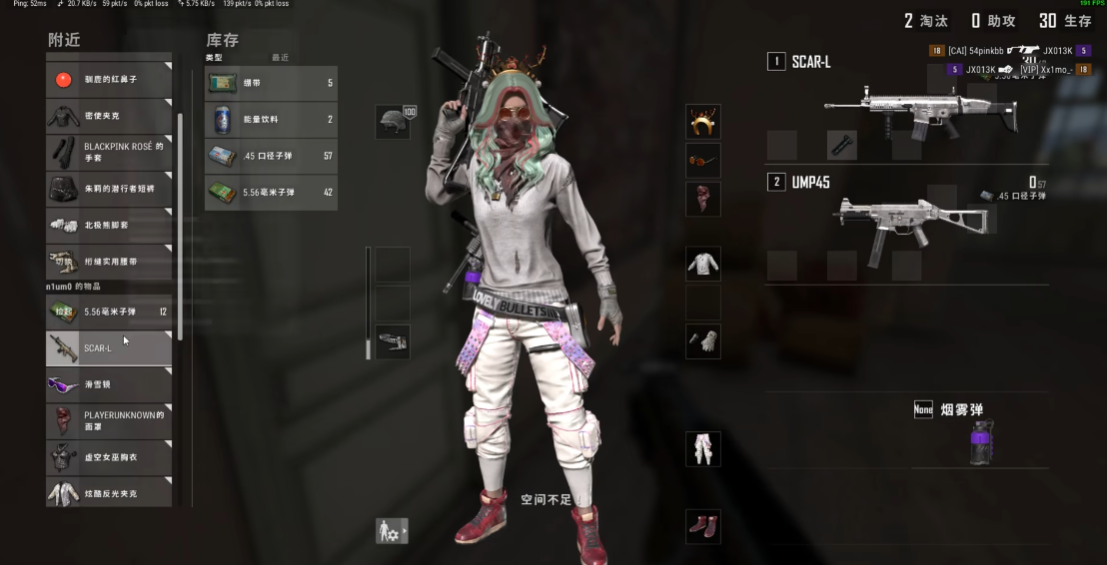
Task: Grab the 滑雪镜 purple goggles
Action: click(x=109, y=384)
